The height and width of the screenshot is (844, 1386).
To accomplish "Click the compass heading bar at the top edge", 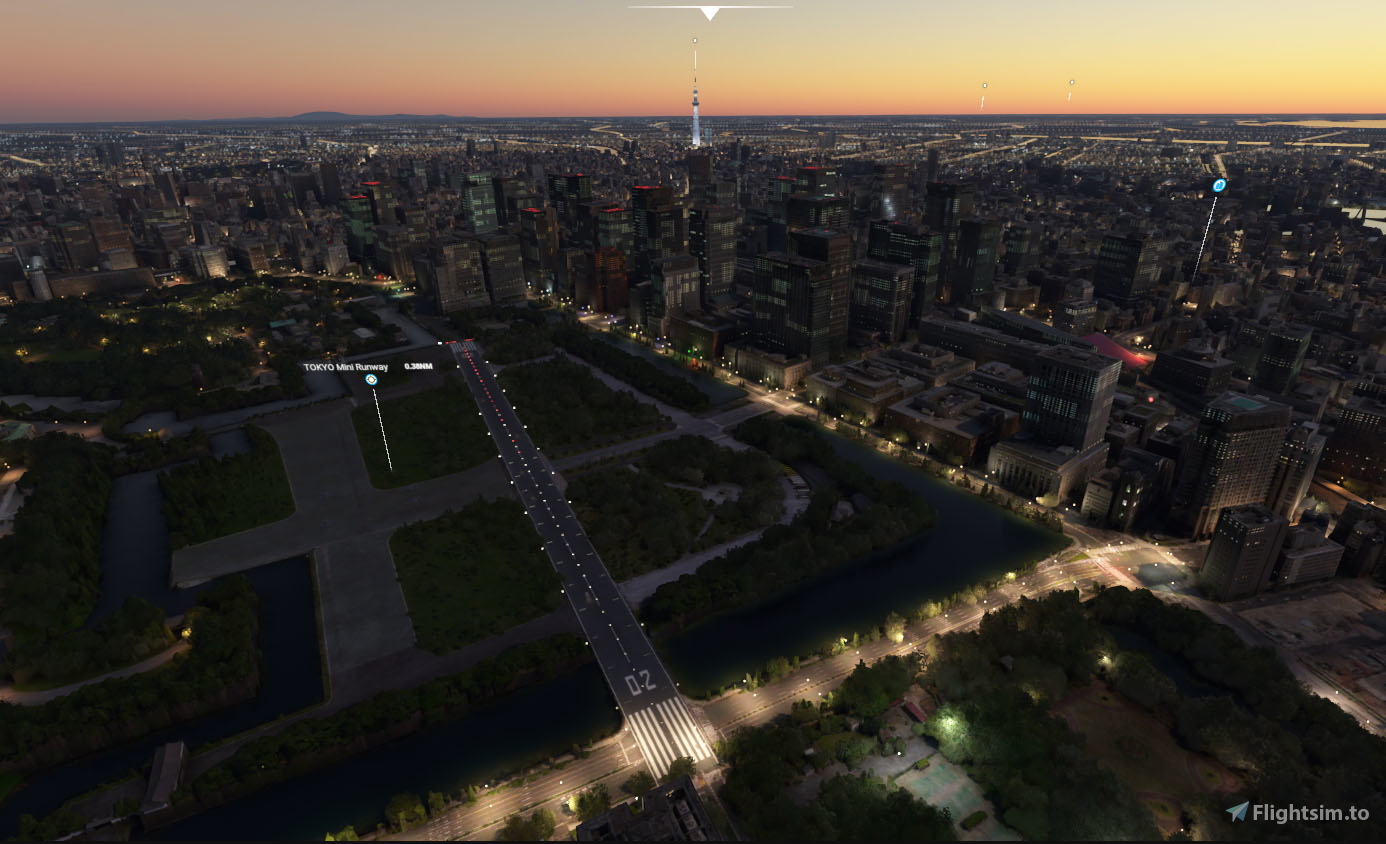I will (710, 4).
